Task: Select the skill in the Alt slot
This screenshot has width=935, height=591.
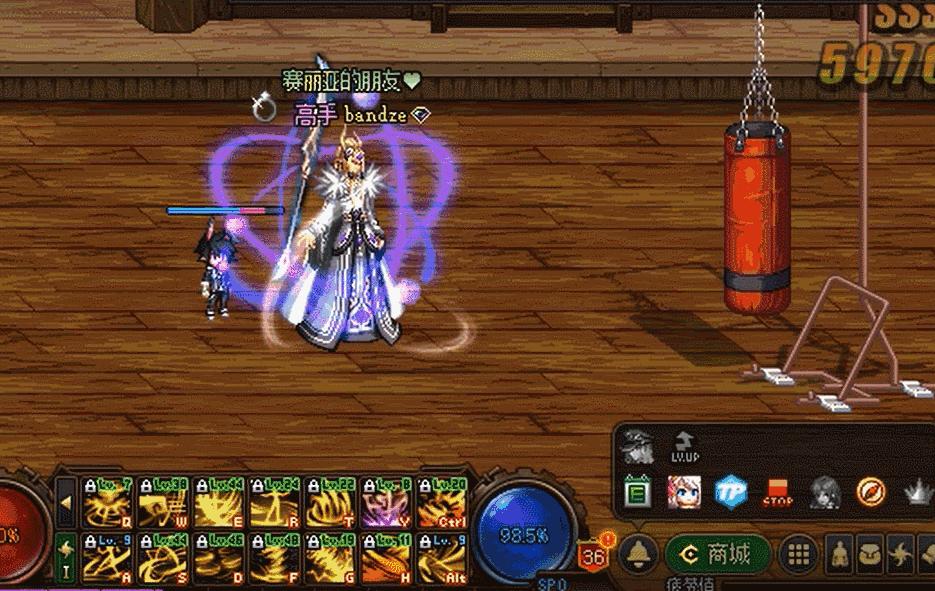Action: tap(443, 557)
